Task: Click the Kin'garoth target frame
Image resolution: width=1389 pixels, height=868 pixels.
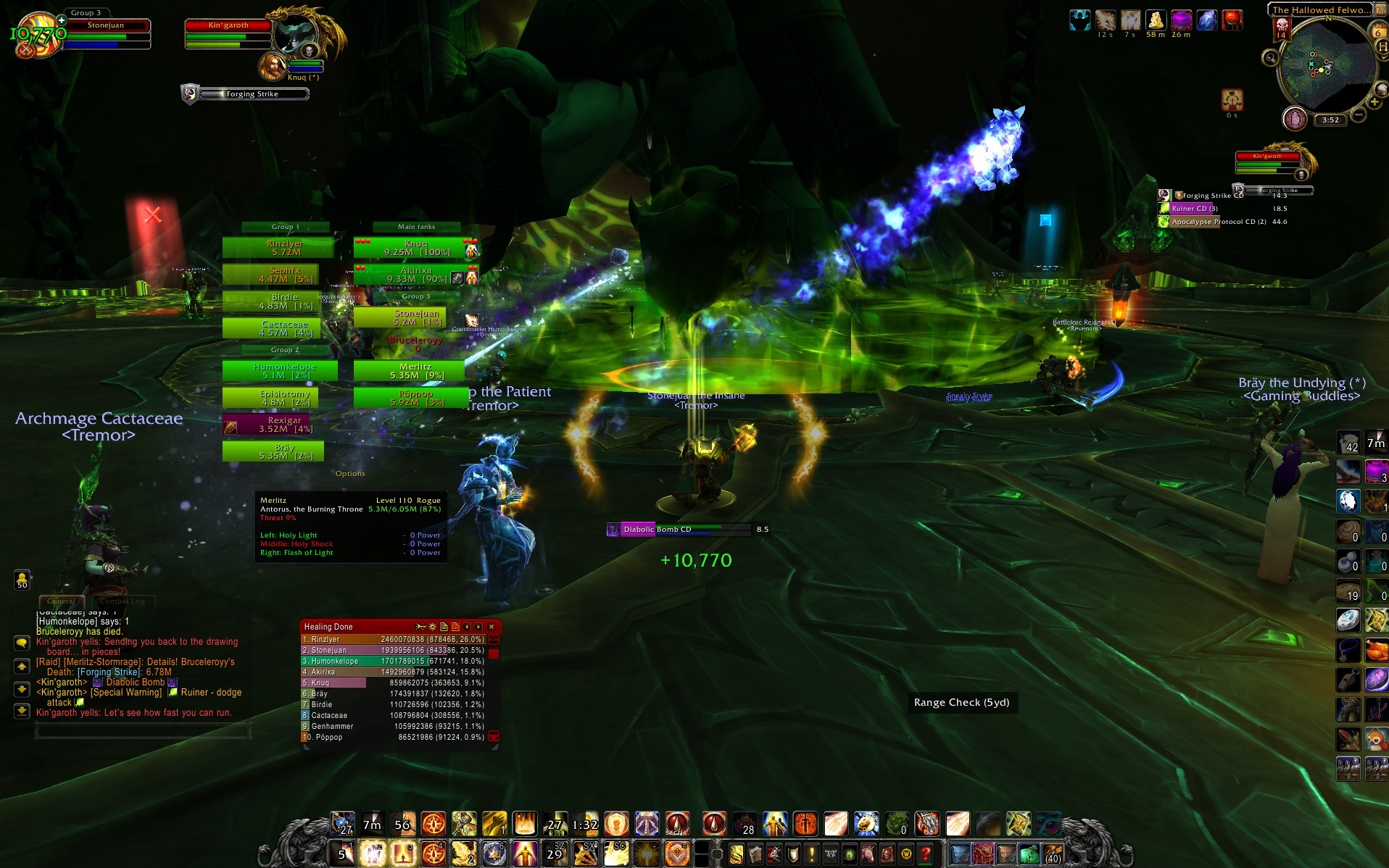Action: 228,26
